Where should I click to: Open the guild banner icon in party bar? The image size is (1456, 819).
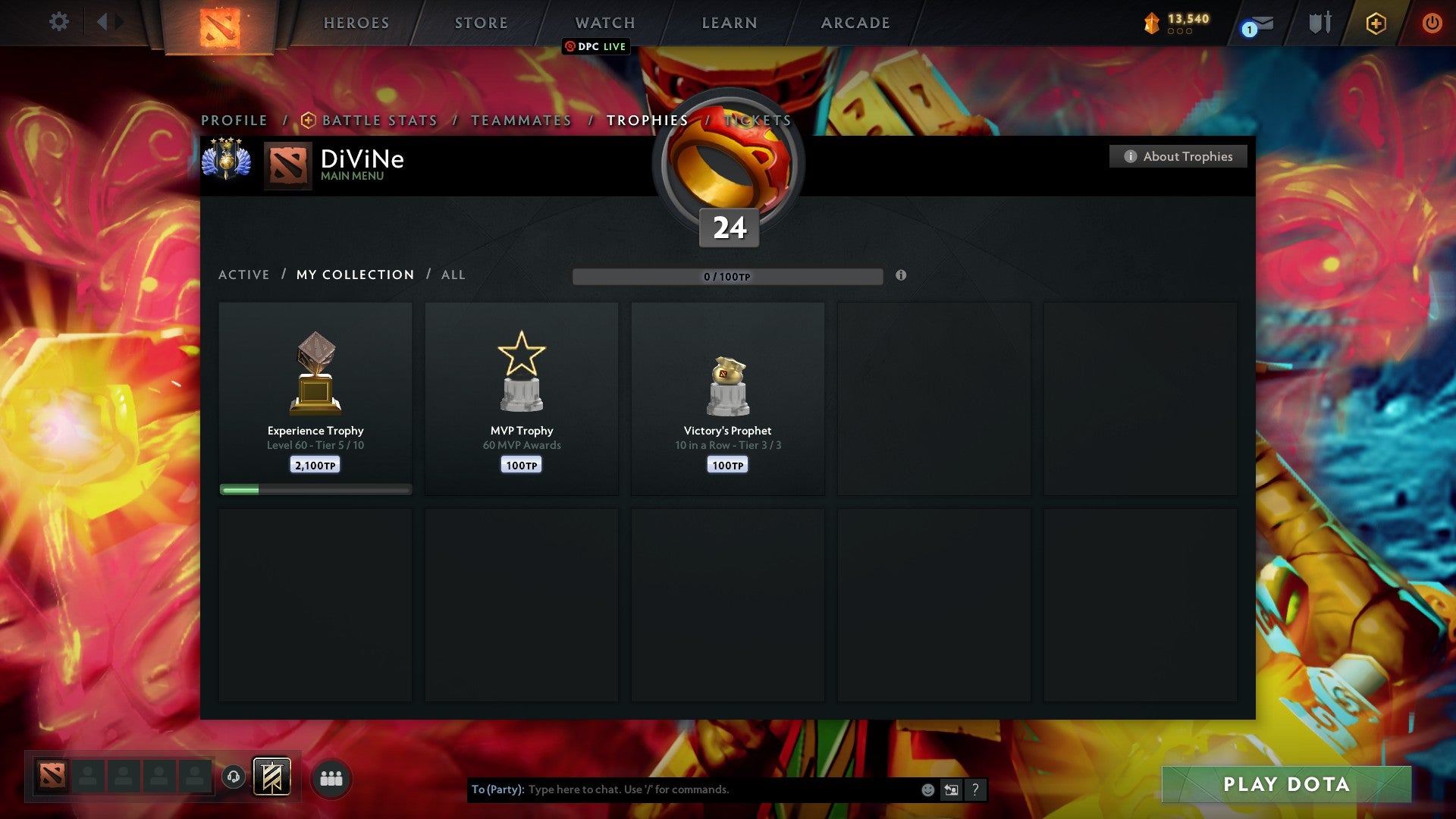pyautogui.click(x=271, y=777)
